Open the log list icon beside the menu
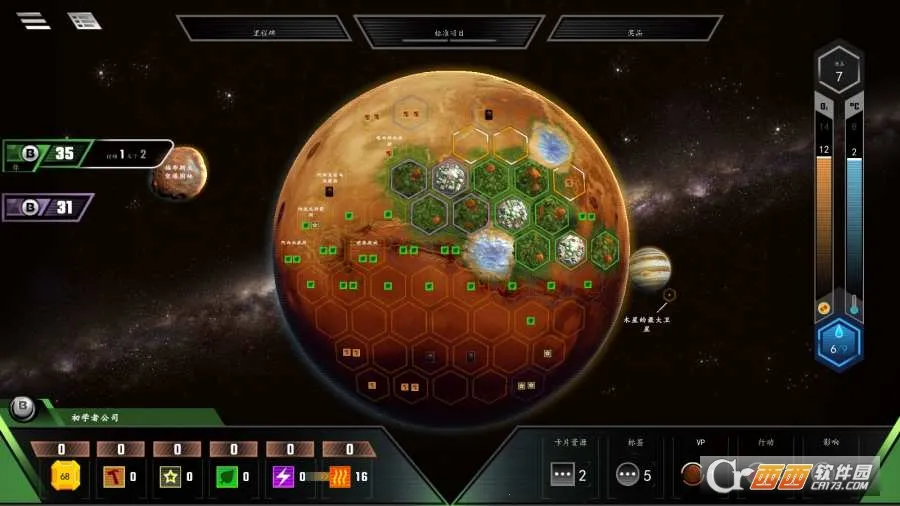The image size is (900, 506). pyautogui.click(x=84, y=20)
